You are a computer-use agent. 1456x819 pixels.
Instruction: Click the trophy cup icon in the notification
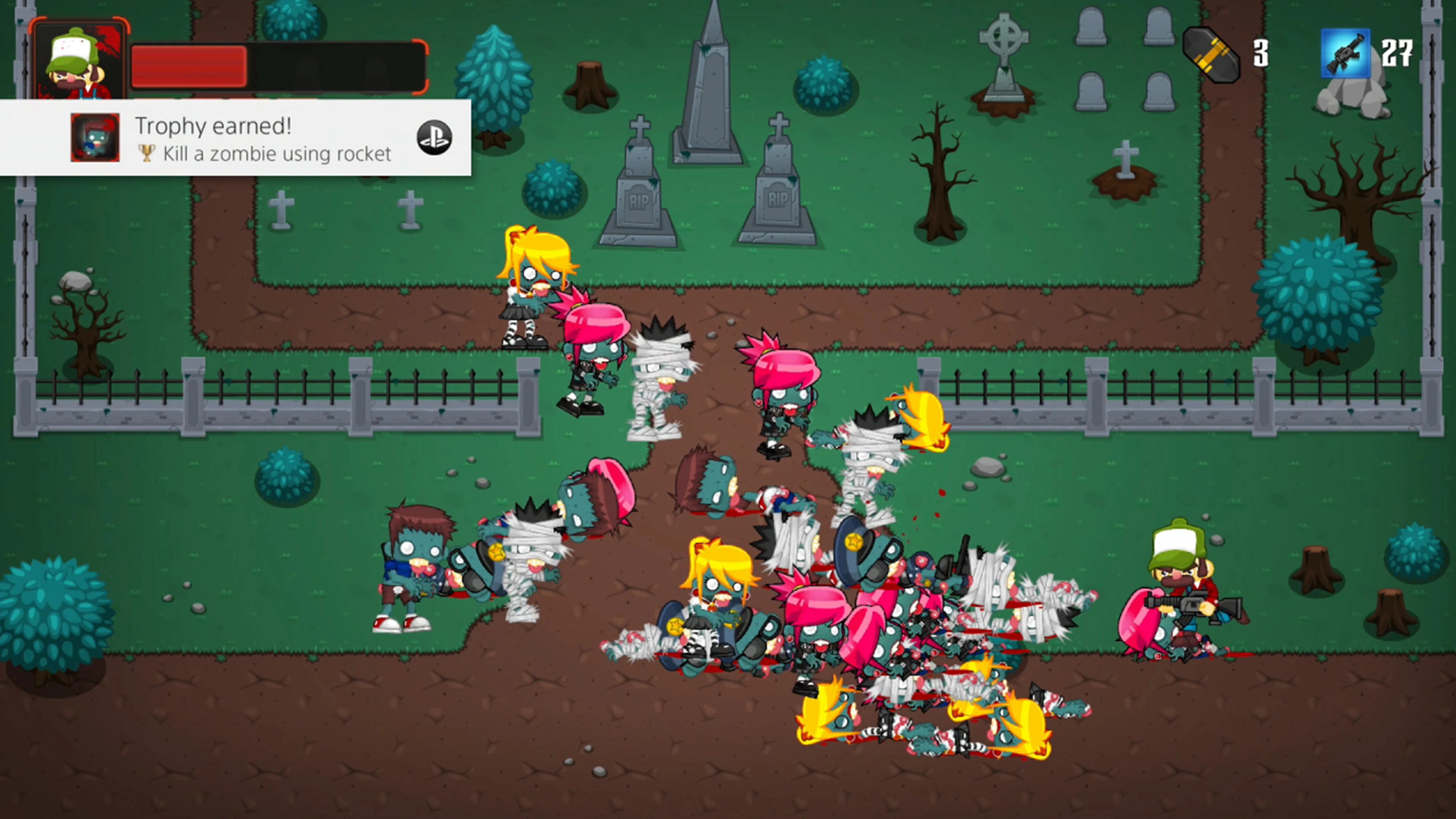[146, 153]
